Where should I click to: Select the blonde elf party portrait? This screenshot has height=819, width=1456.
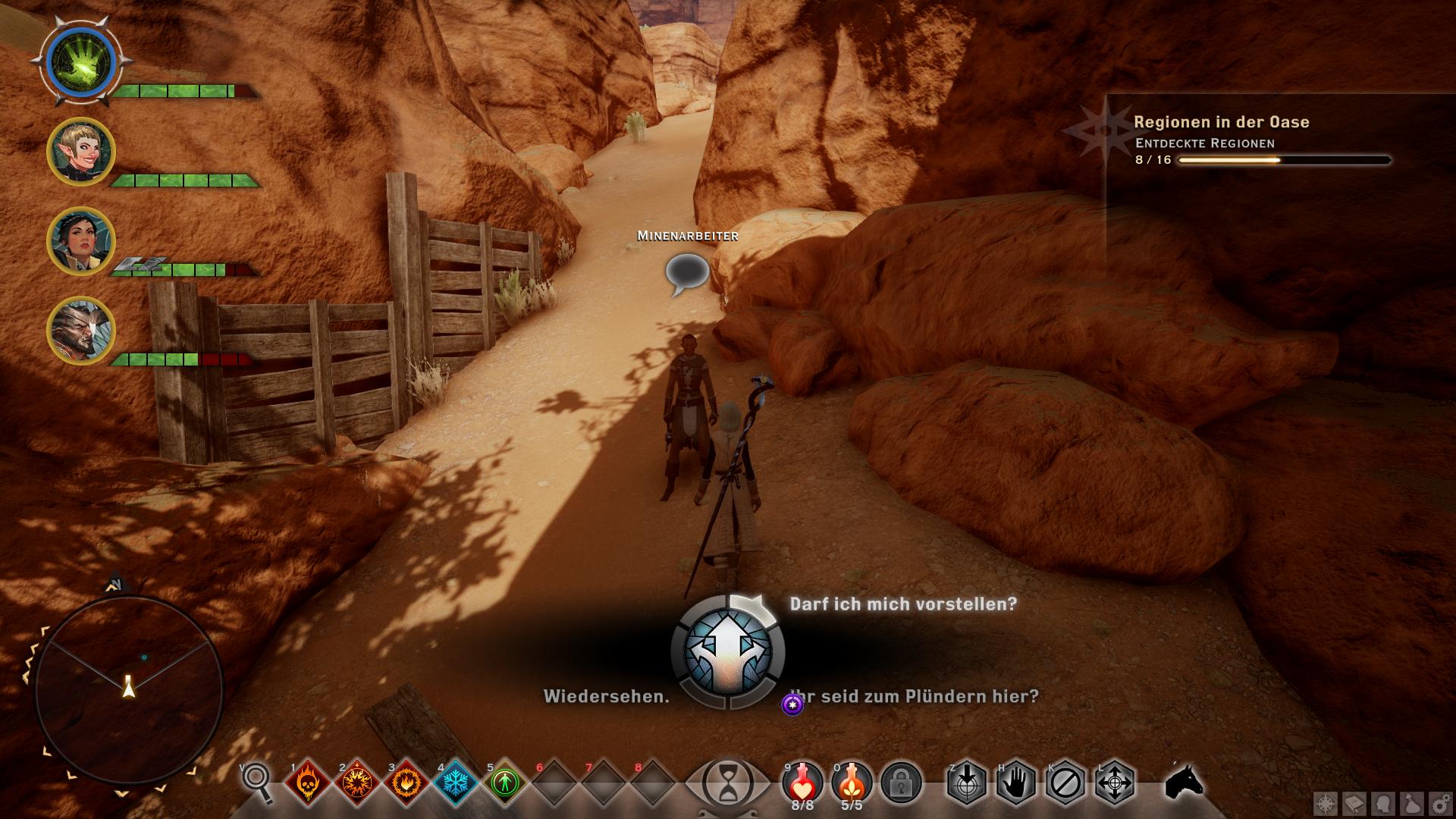tap(80, 151)
